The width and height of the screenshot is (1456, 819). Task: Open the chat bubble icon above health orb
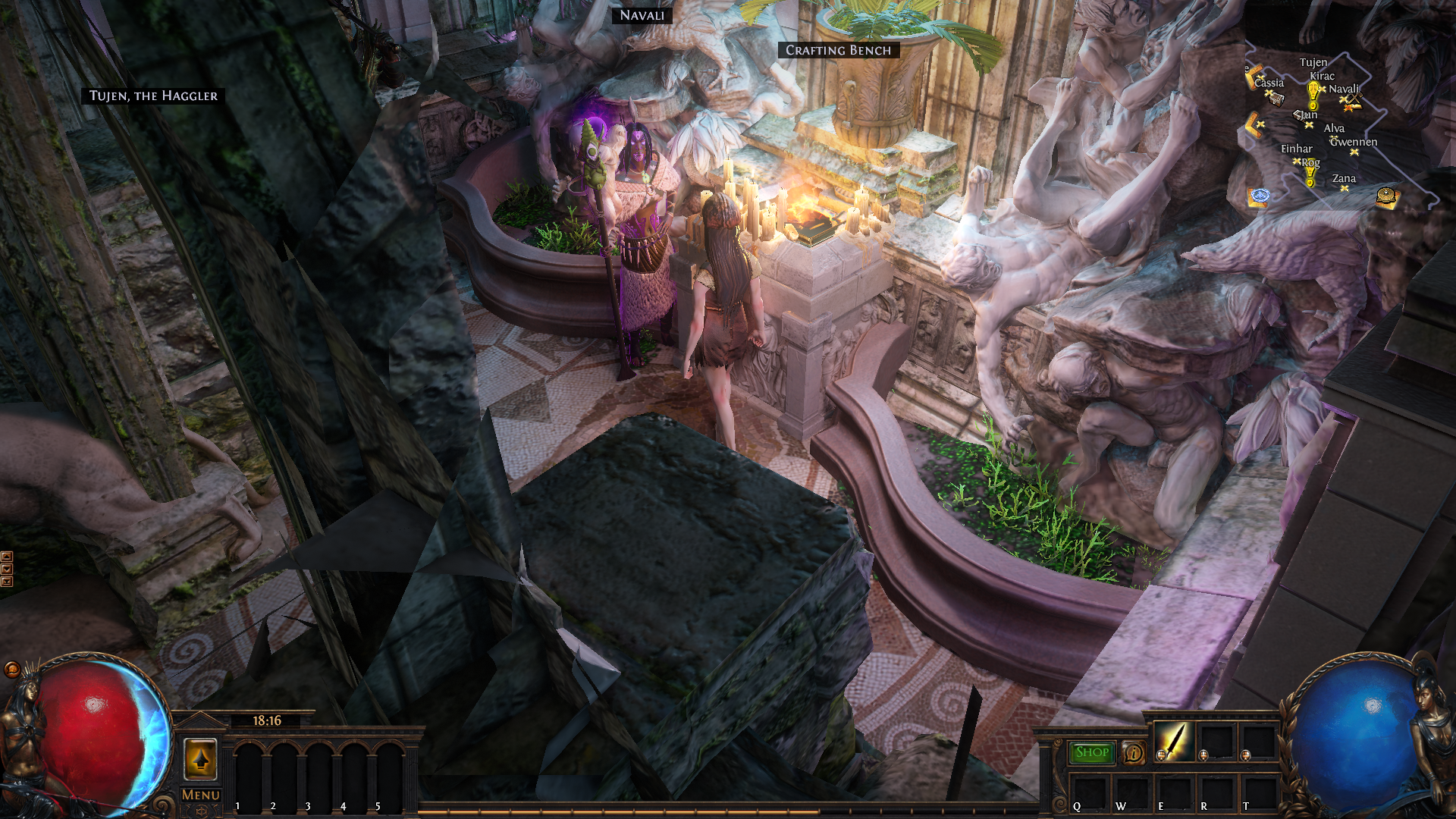tap(12, 669)
